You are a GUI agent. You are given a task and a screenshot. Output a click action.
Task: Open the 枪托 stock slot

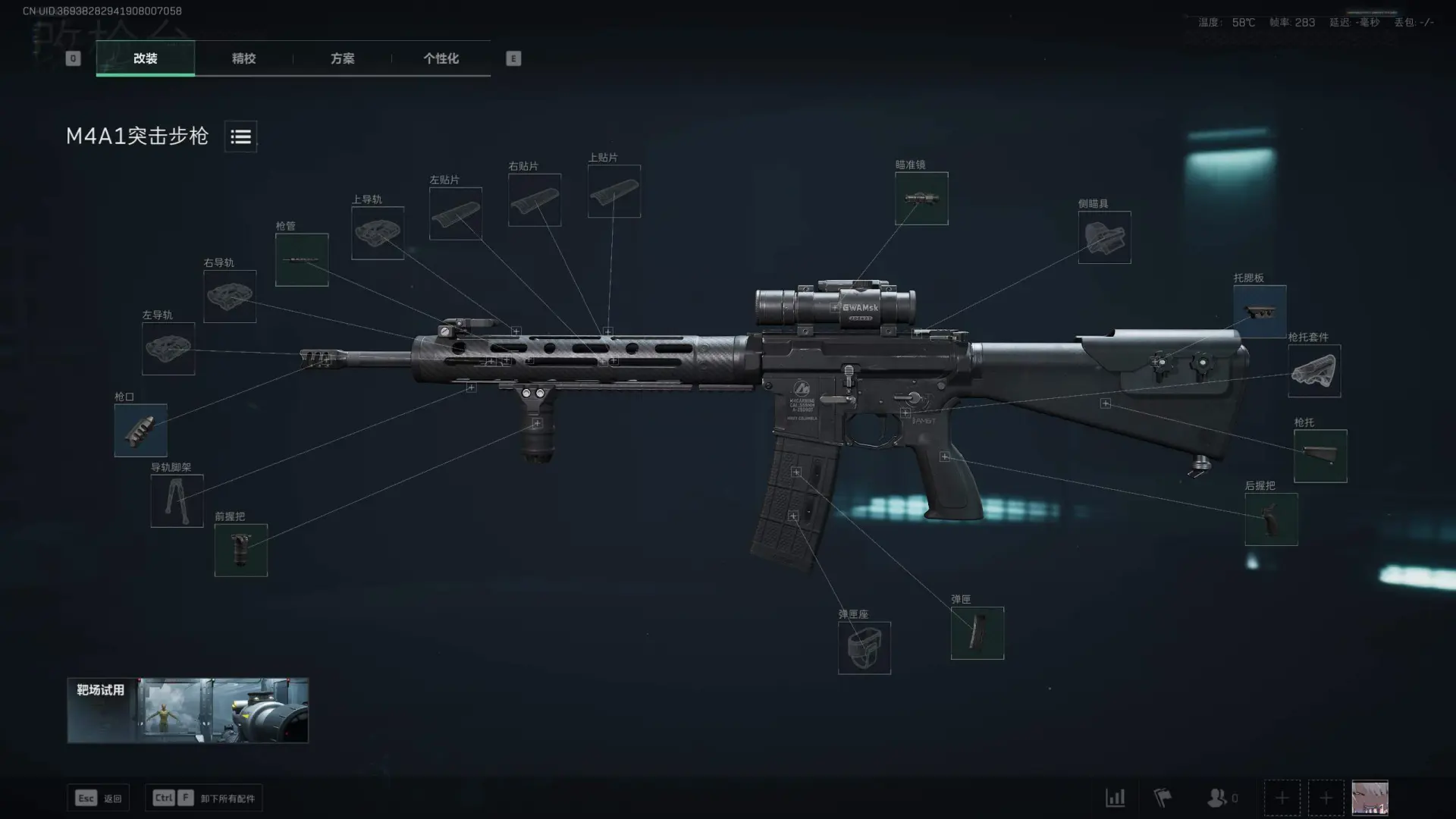(1319, 456)
